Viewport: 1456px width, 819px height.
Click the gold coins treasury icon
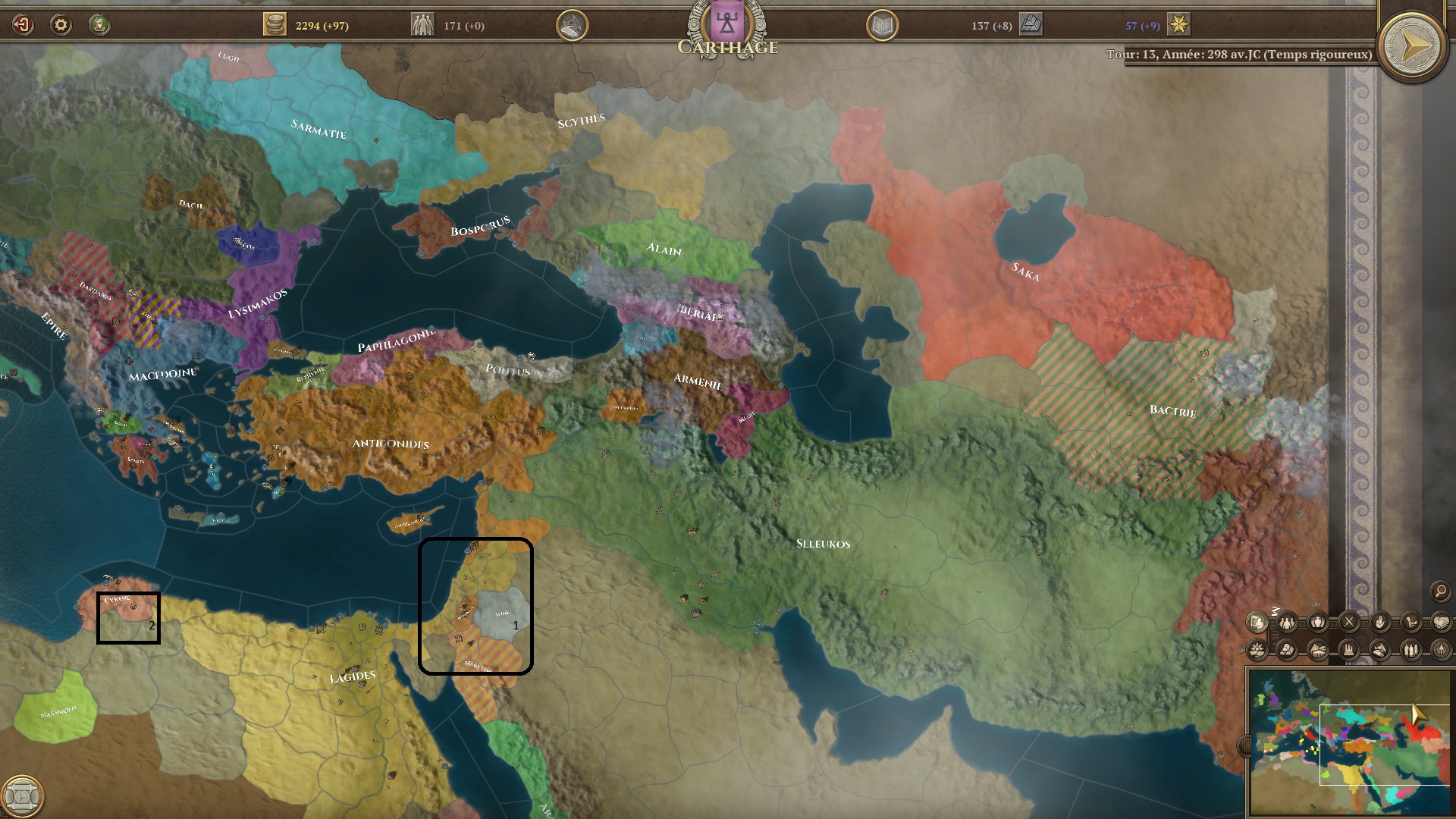(275, 25)
